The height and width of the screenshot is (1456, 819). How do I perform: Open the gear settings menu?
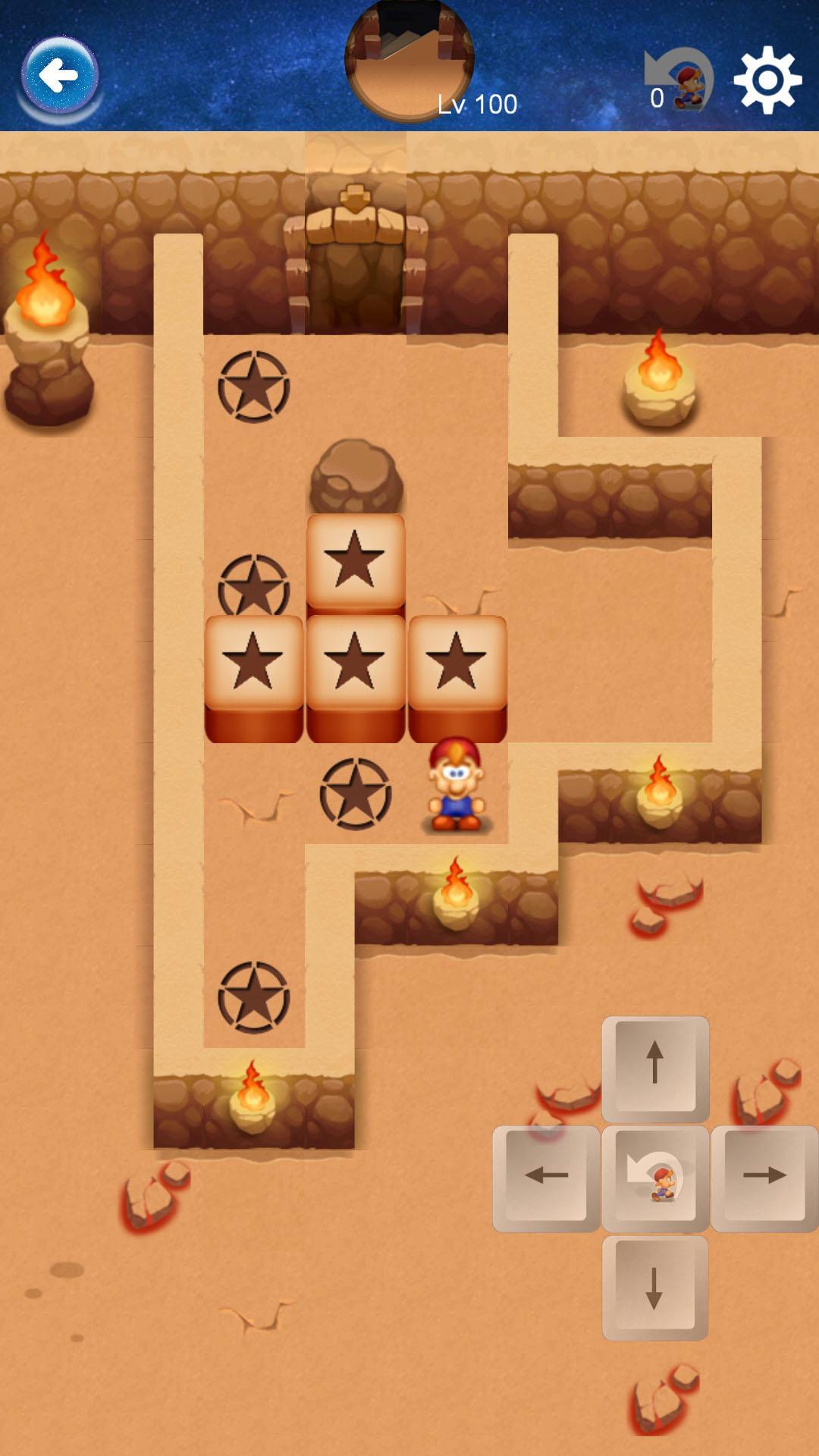pyautogui.click(x=767, y=79)
